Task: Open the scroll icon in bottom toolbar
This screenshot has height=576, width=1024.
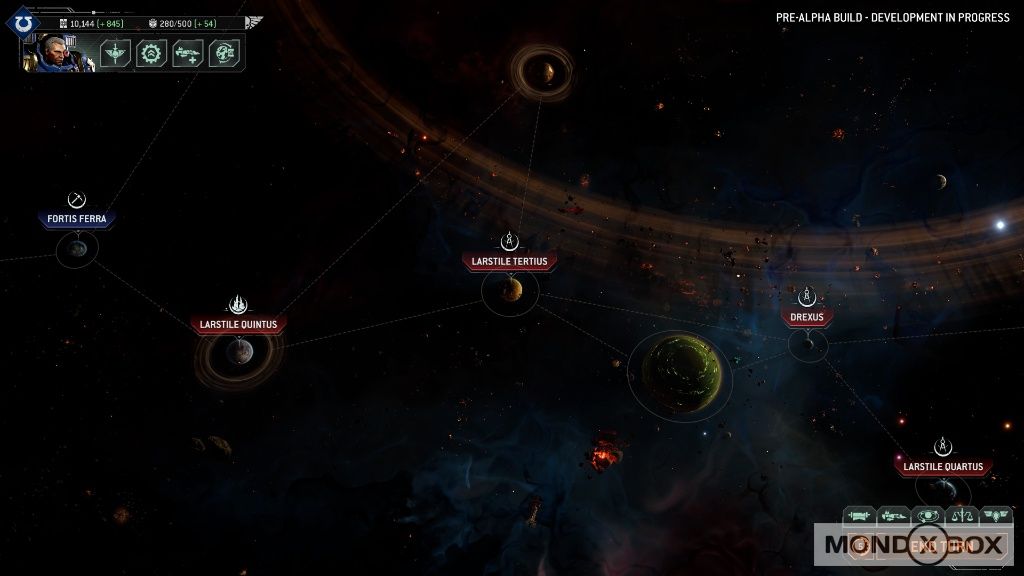Action: tap(860, 516)
